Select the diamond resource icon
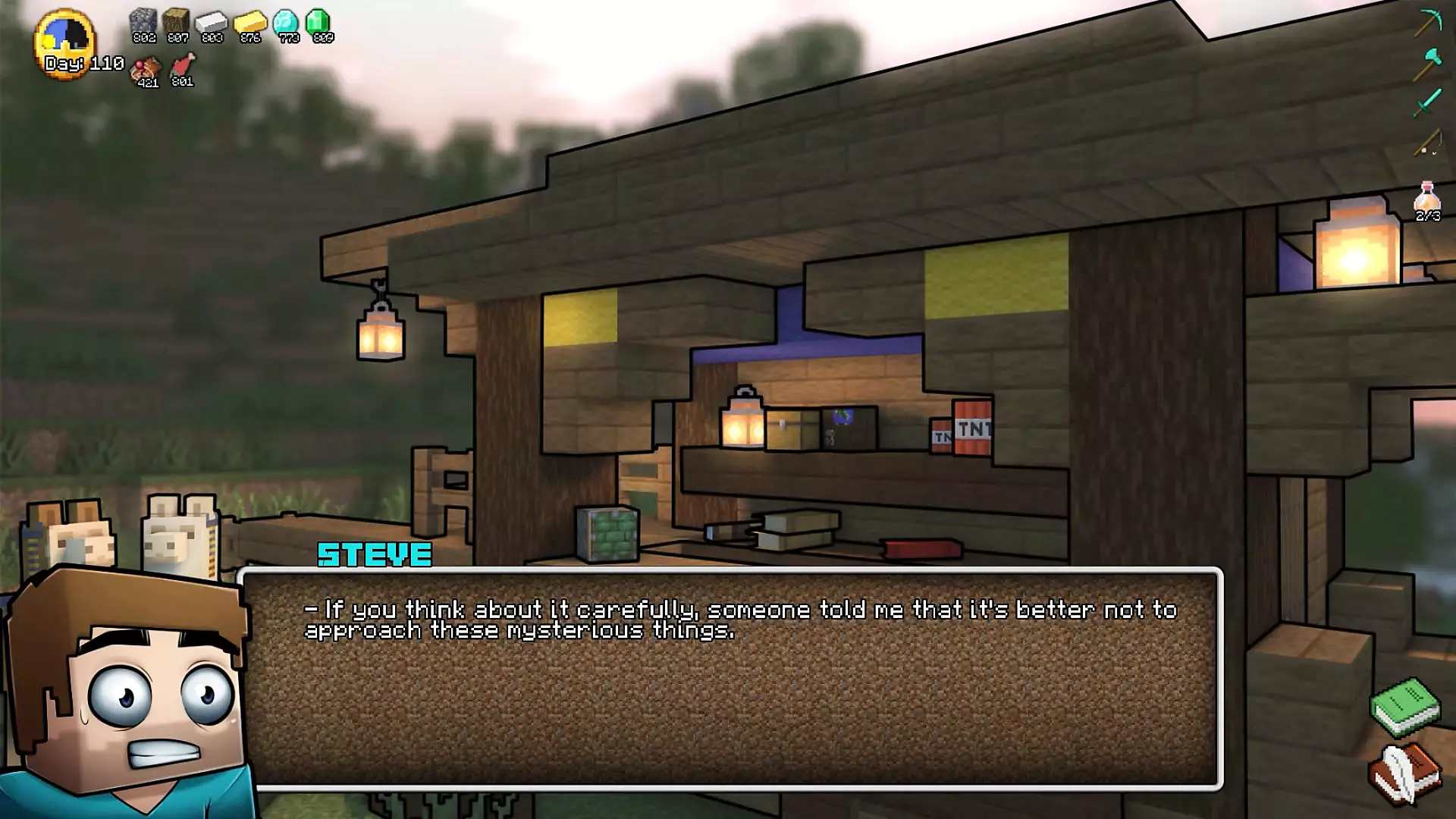This screenshot has height=819, width=1456. (287, 24)
